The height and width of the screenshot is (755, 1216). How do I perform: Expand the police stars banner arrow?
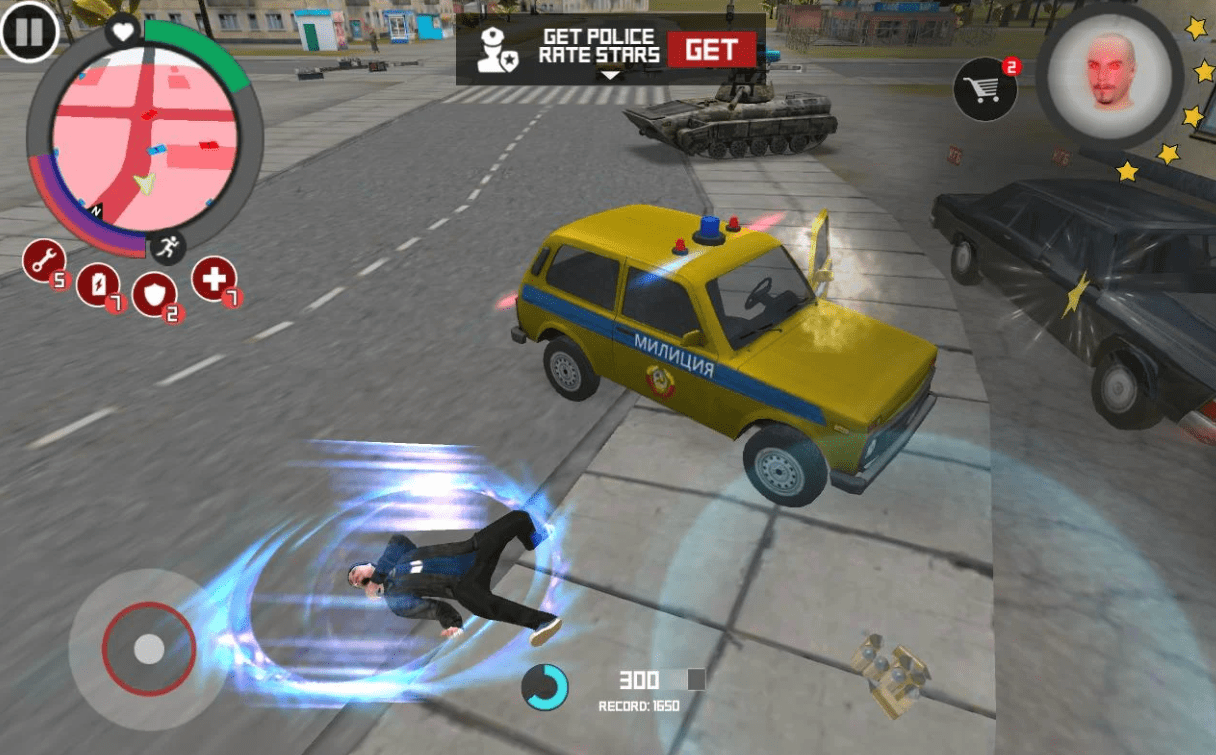pos(610,76)
